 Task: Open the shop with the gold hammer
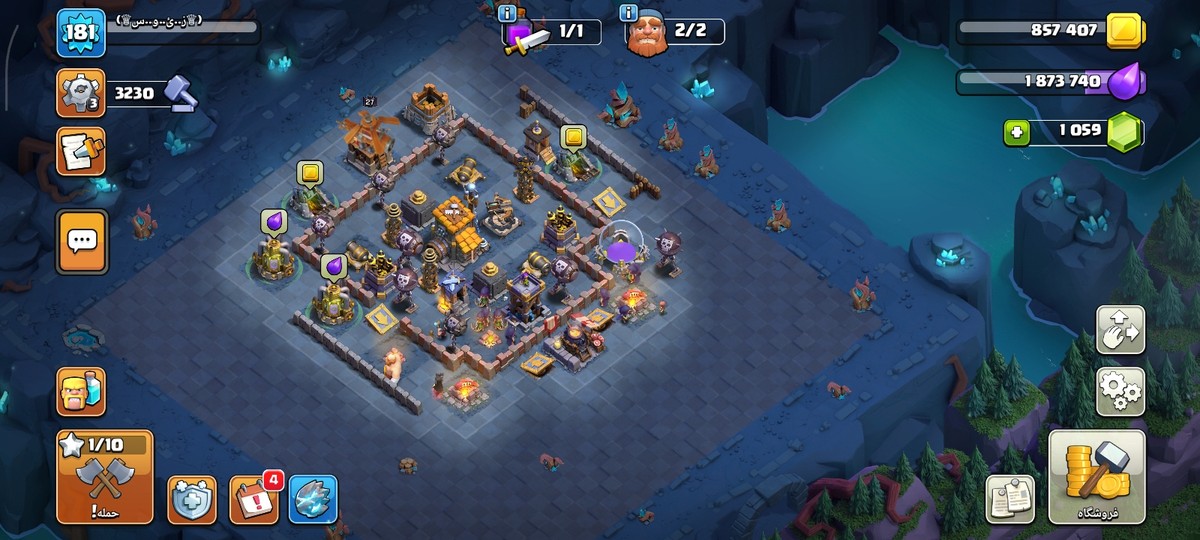pos(1096,477)
